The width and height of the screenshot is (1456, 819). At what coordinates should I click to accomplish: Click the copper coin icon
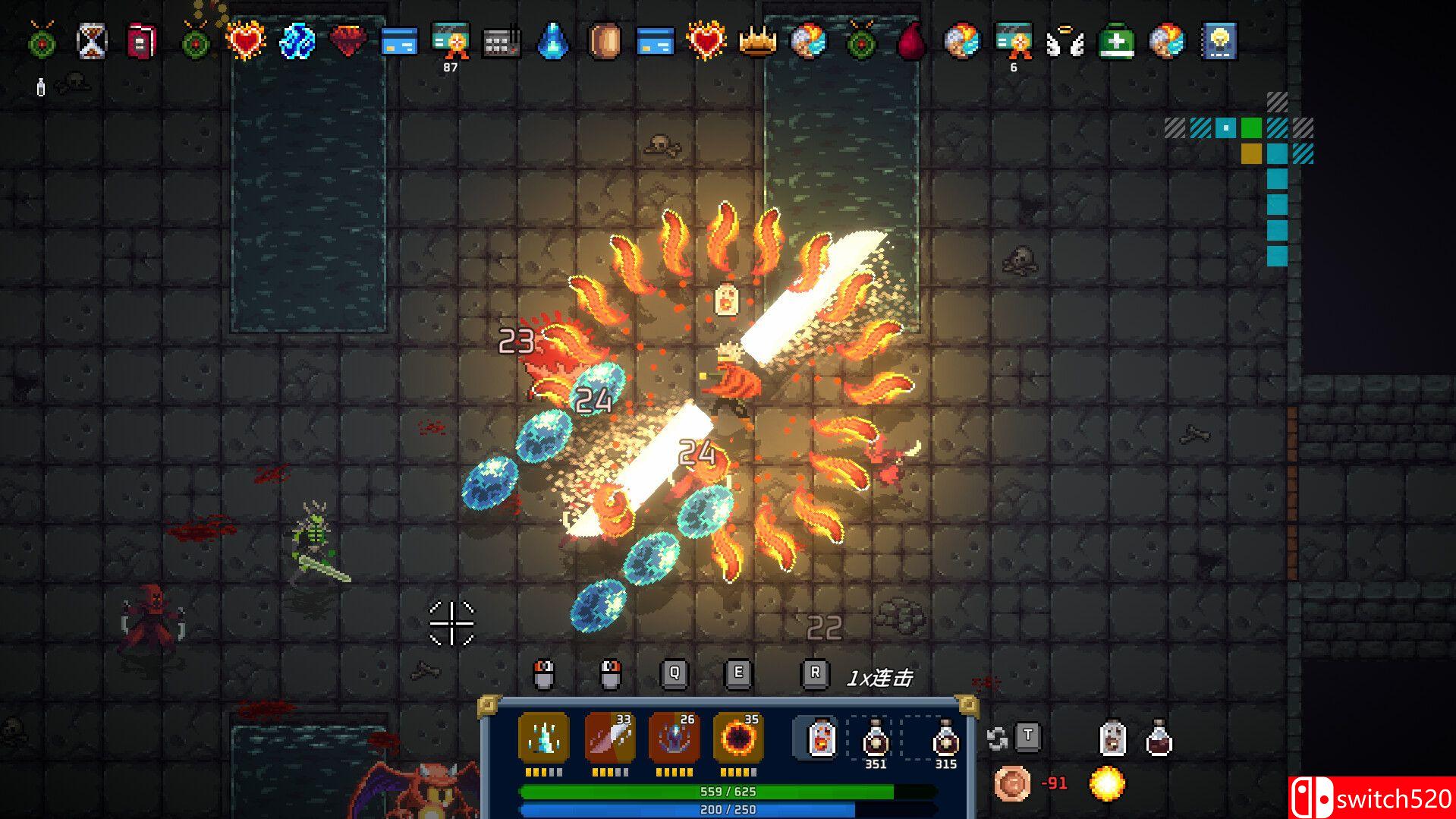(x=1012, y=783)
